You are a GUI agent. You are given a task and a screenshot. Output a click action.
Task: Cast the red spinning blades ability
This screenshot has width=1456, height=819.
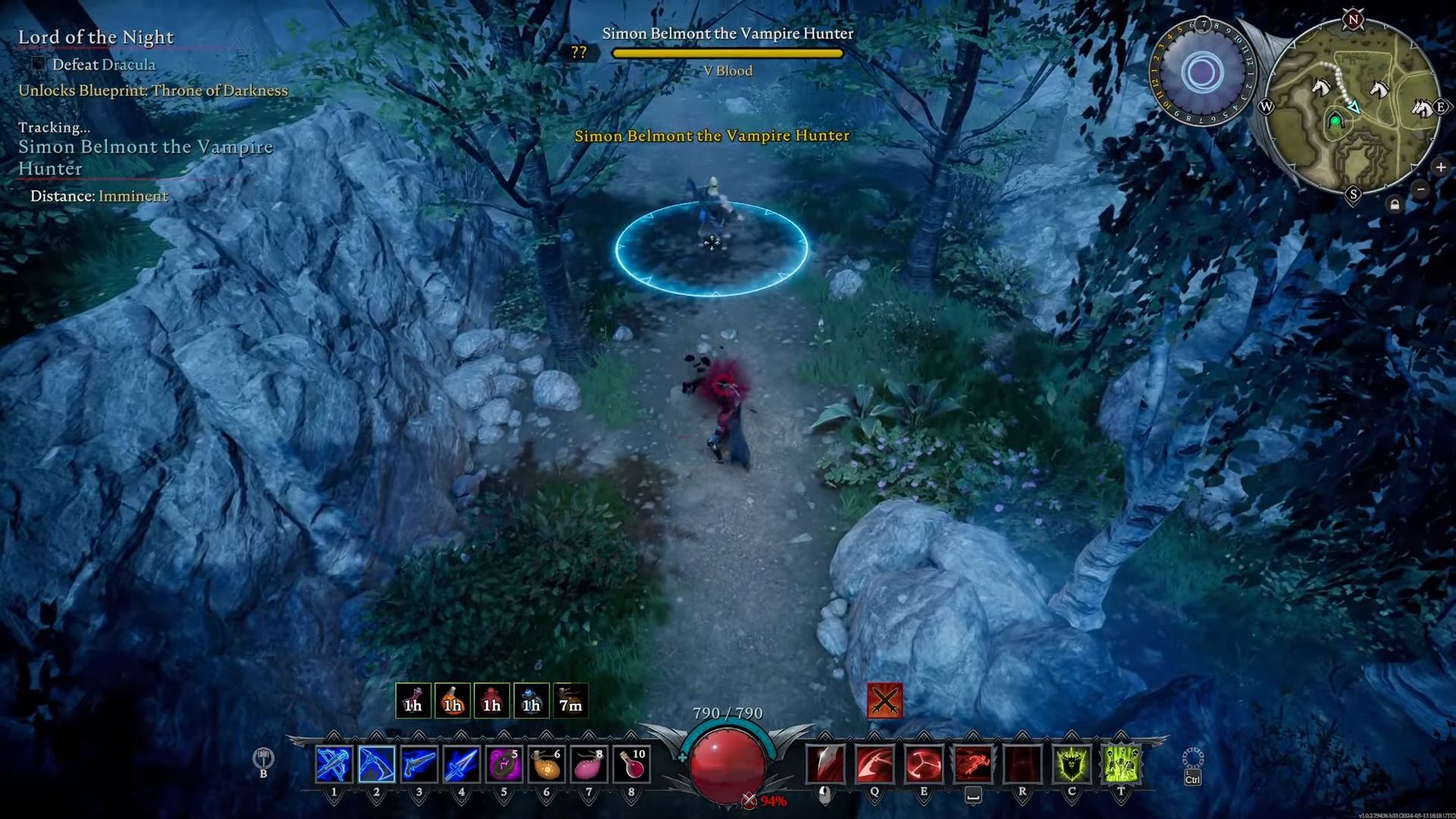coord(924,764)
